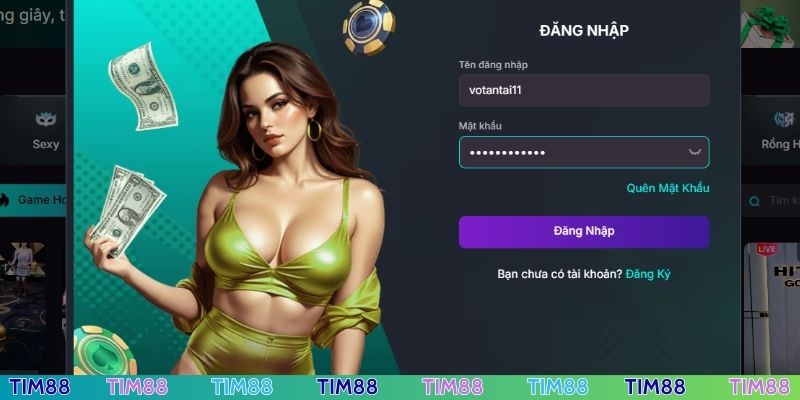Toggle password visibility eye icon

696,152
